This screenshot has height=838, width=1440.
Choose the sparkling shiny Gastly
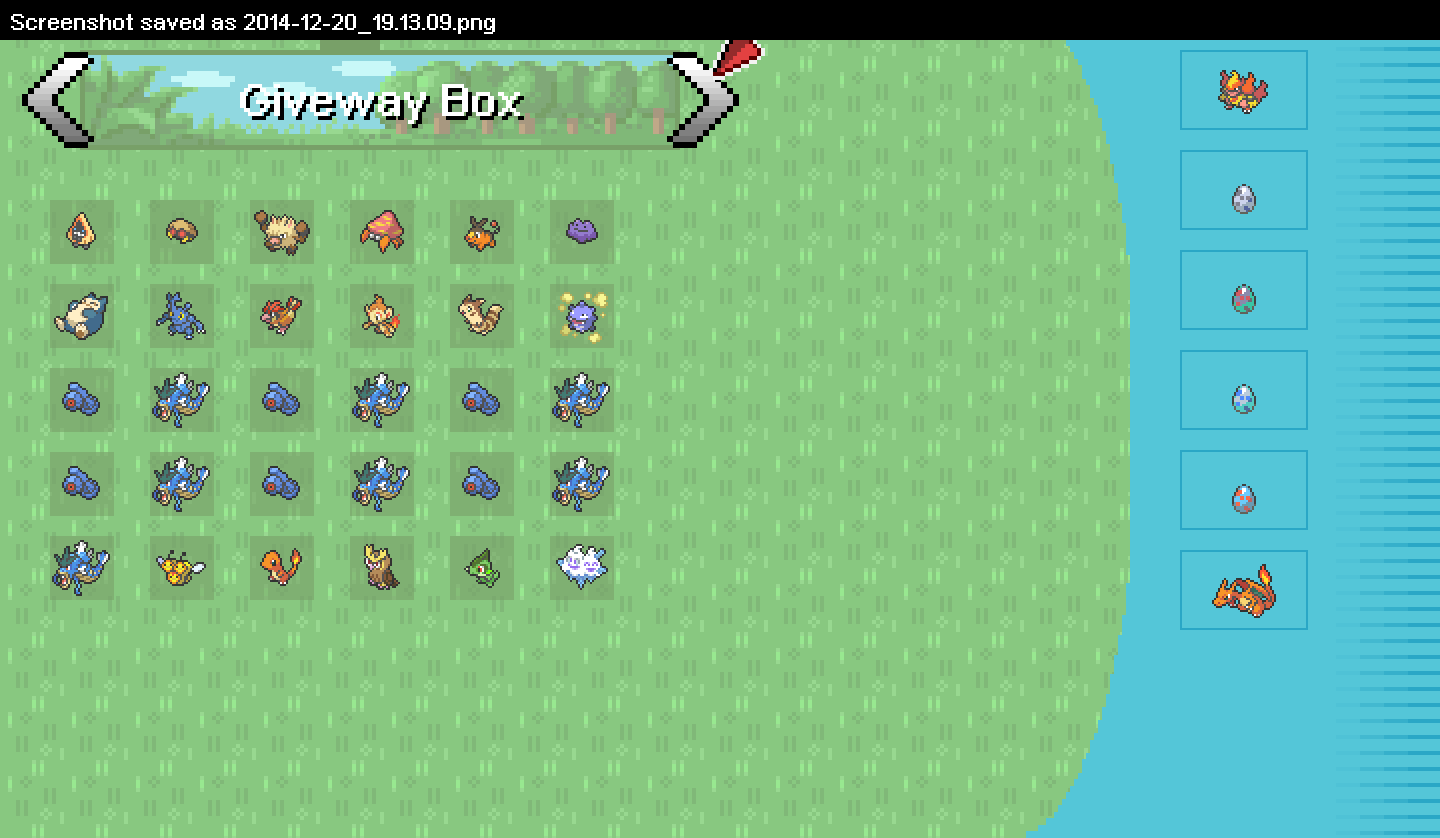click(582, 316)
